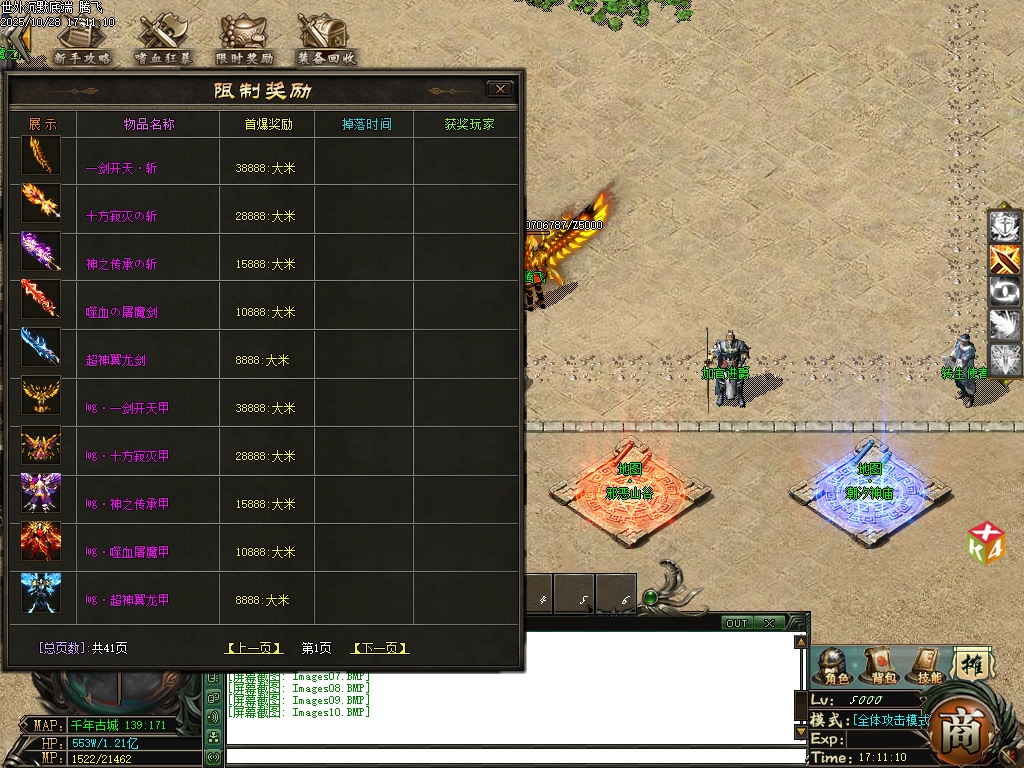Open the 商 shop button
This screenshot has height=768, width=1024.
pyautogui.click(x=964, y=727)
